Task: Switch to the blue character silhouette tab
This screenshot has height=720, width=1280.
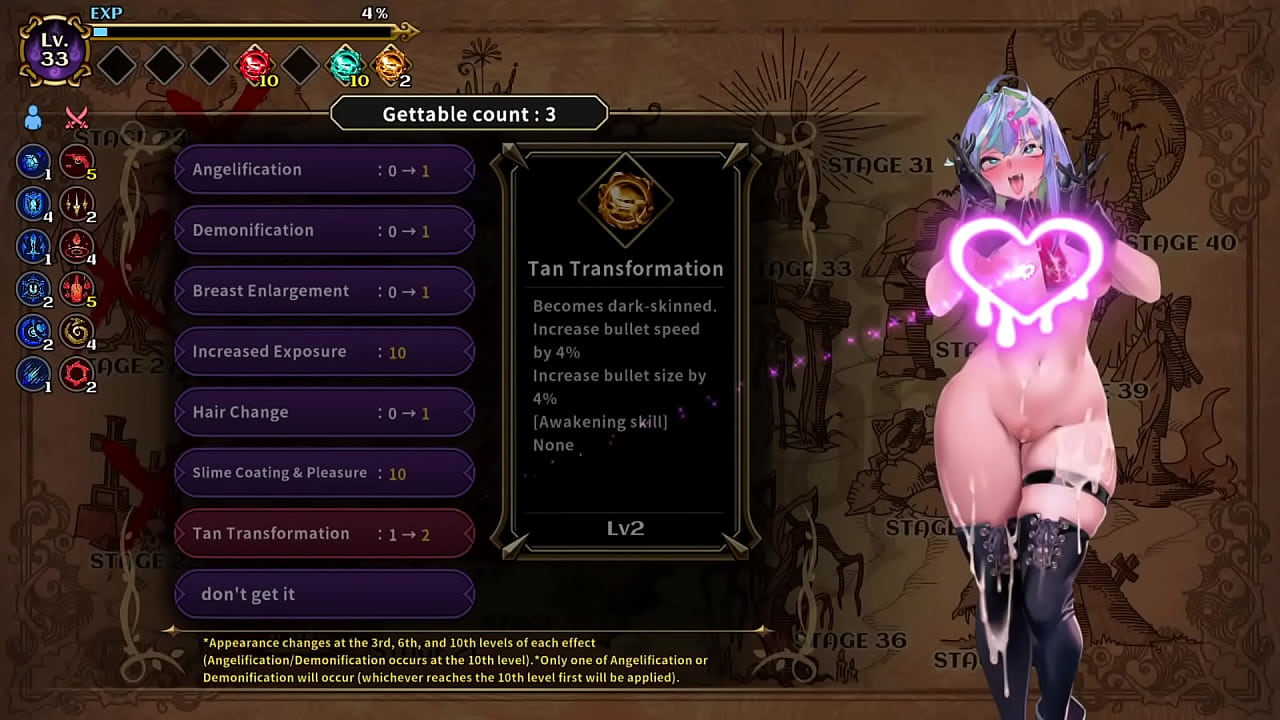Action: coord(33,118)
